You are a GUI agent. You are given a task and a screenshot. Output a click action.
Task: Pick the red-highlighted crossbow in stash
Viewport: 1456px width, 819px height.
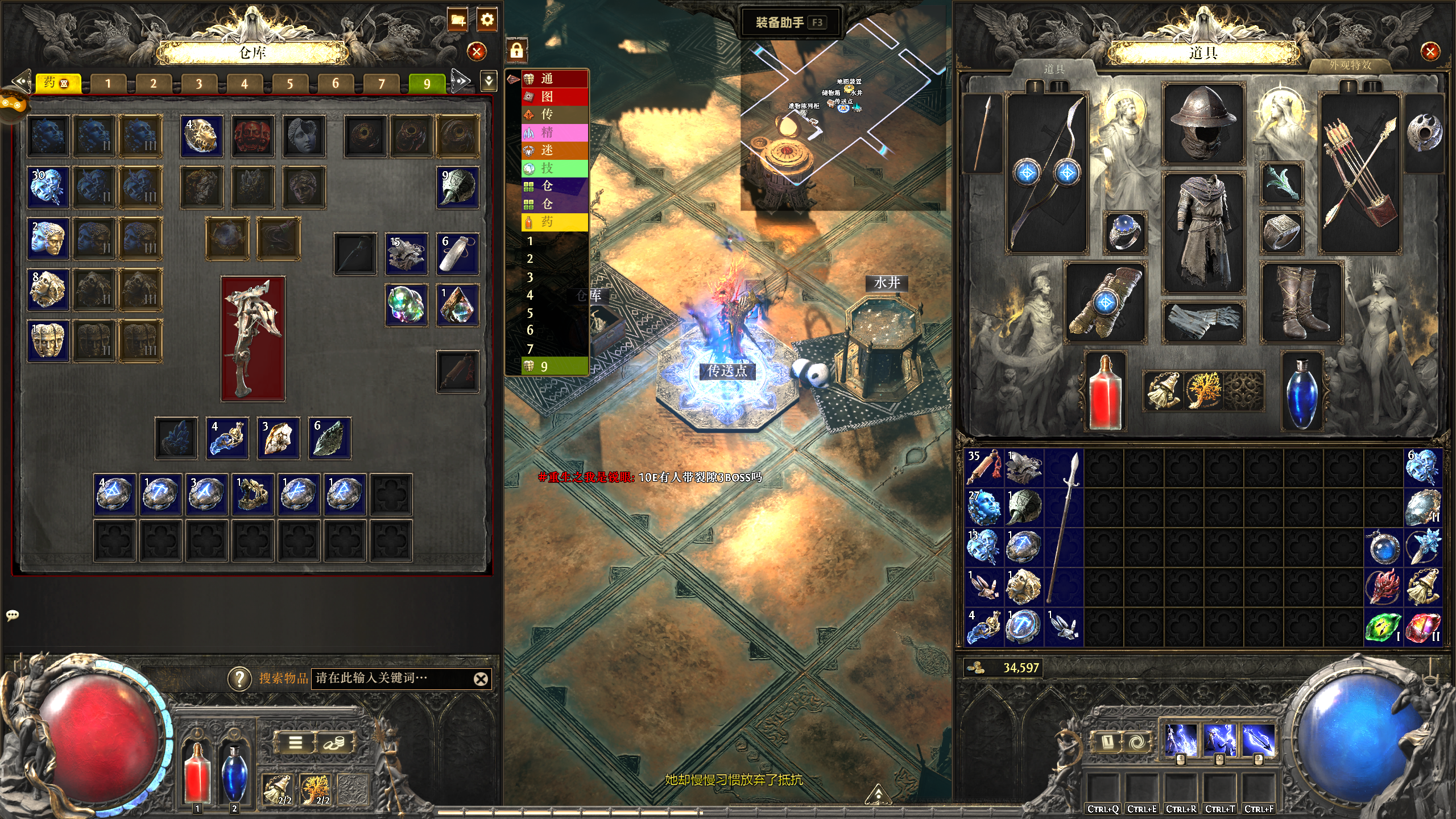click(x=253, y=339)
